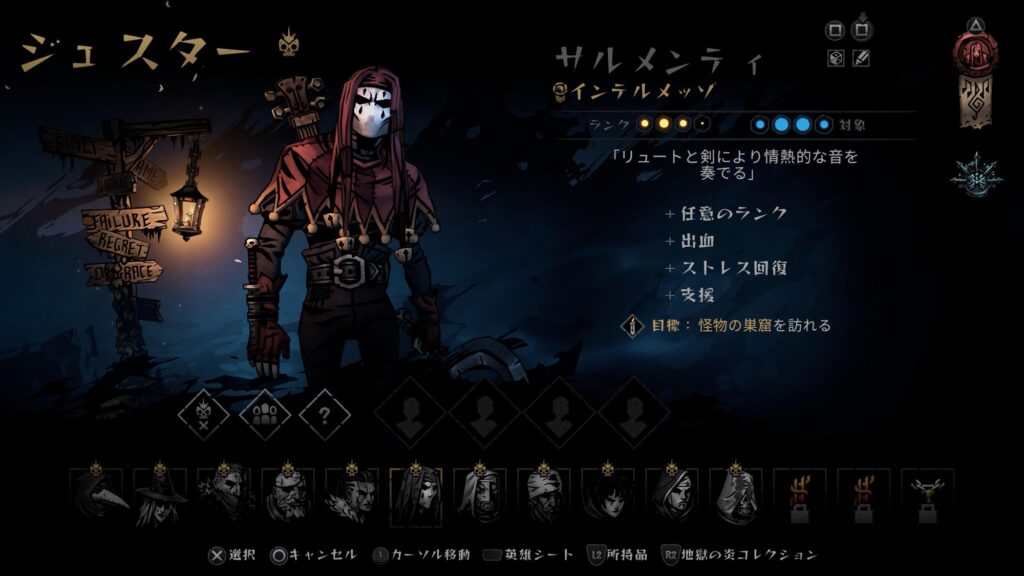Open the party group diamond icon

(265, 412)
